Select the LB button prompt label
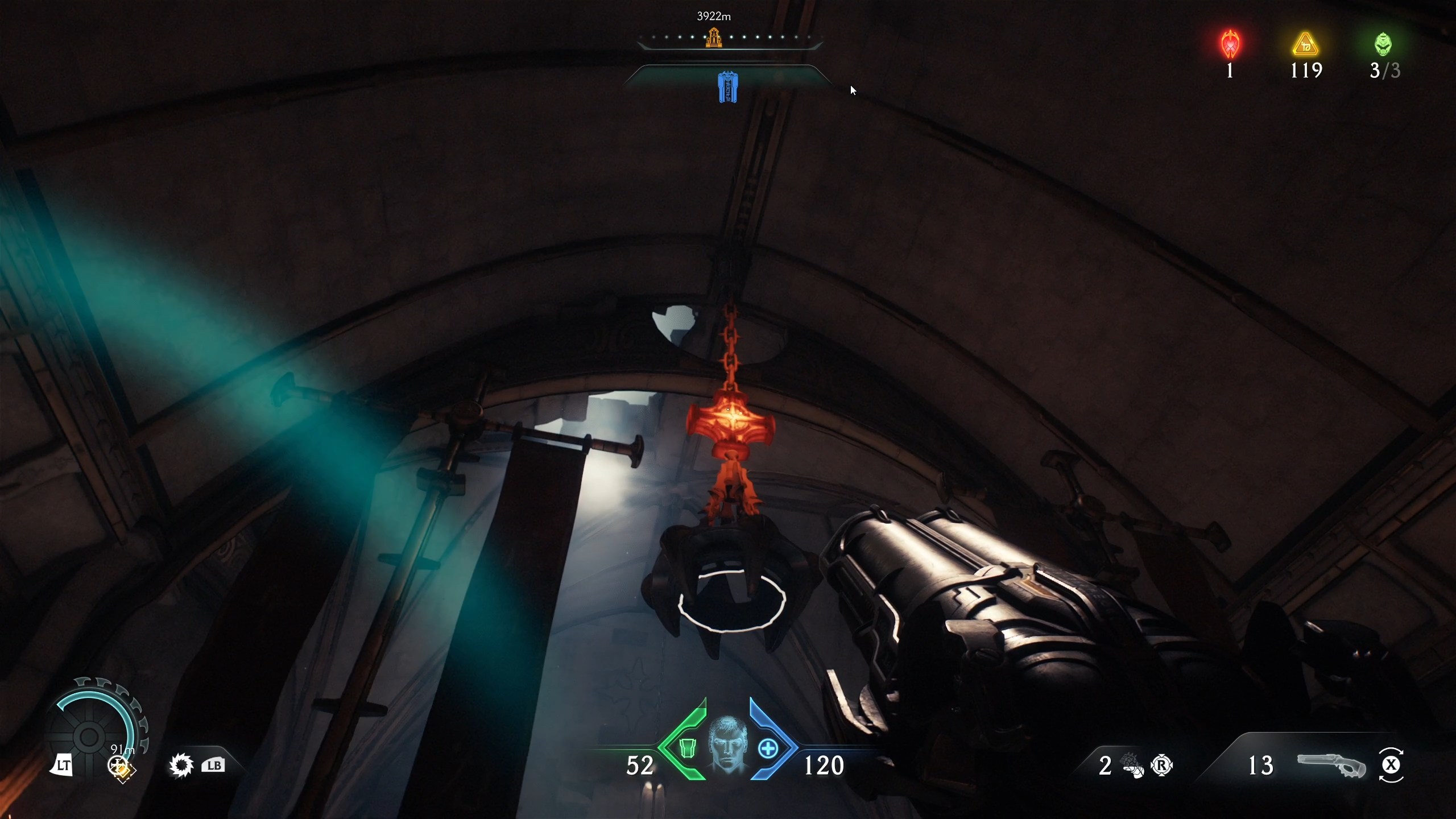 click(214, 765)
